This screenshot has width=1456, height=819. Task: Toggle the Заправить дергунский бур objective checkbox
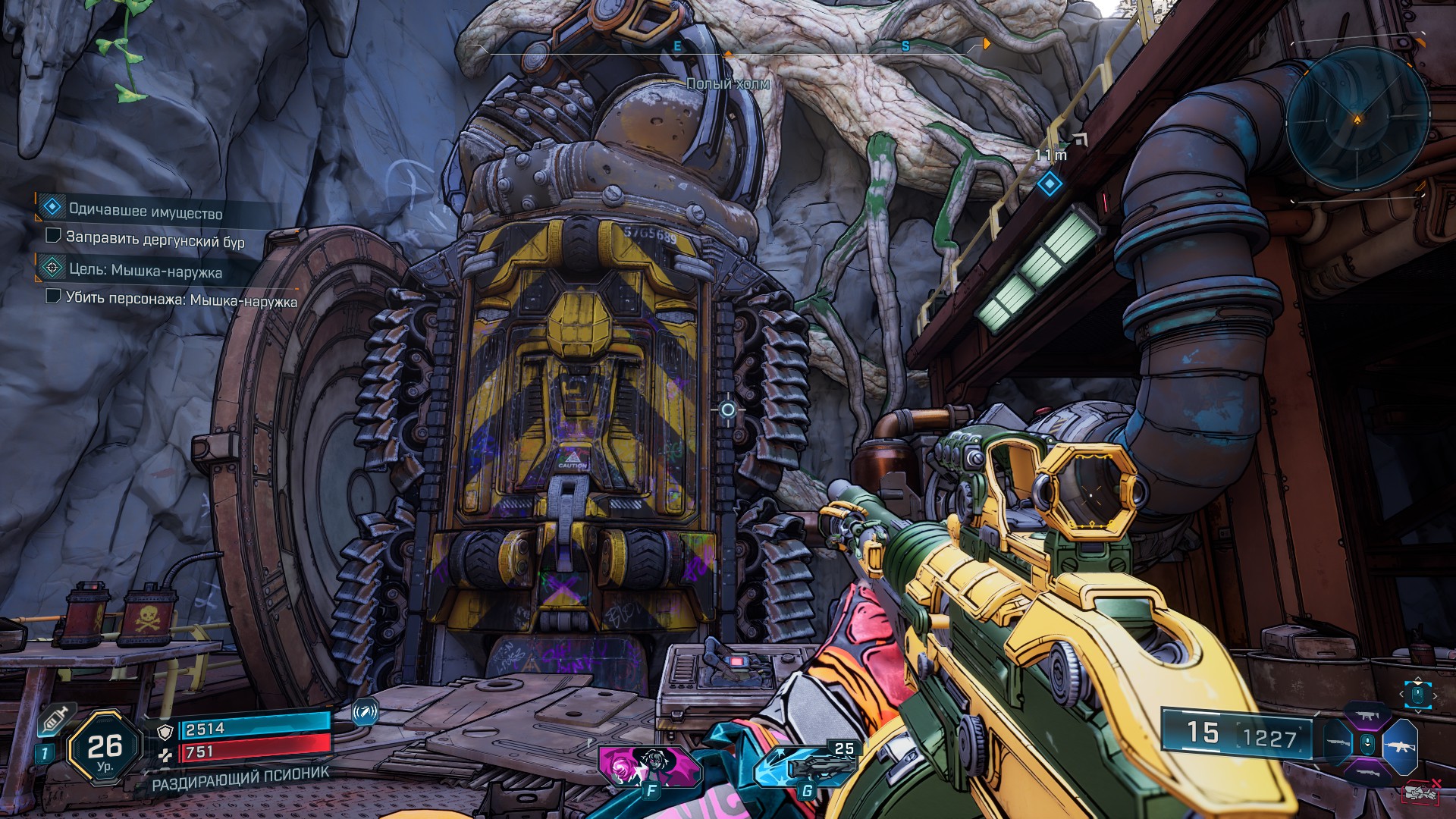pos(53,236)
